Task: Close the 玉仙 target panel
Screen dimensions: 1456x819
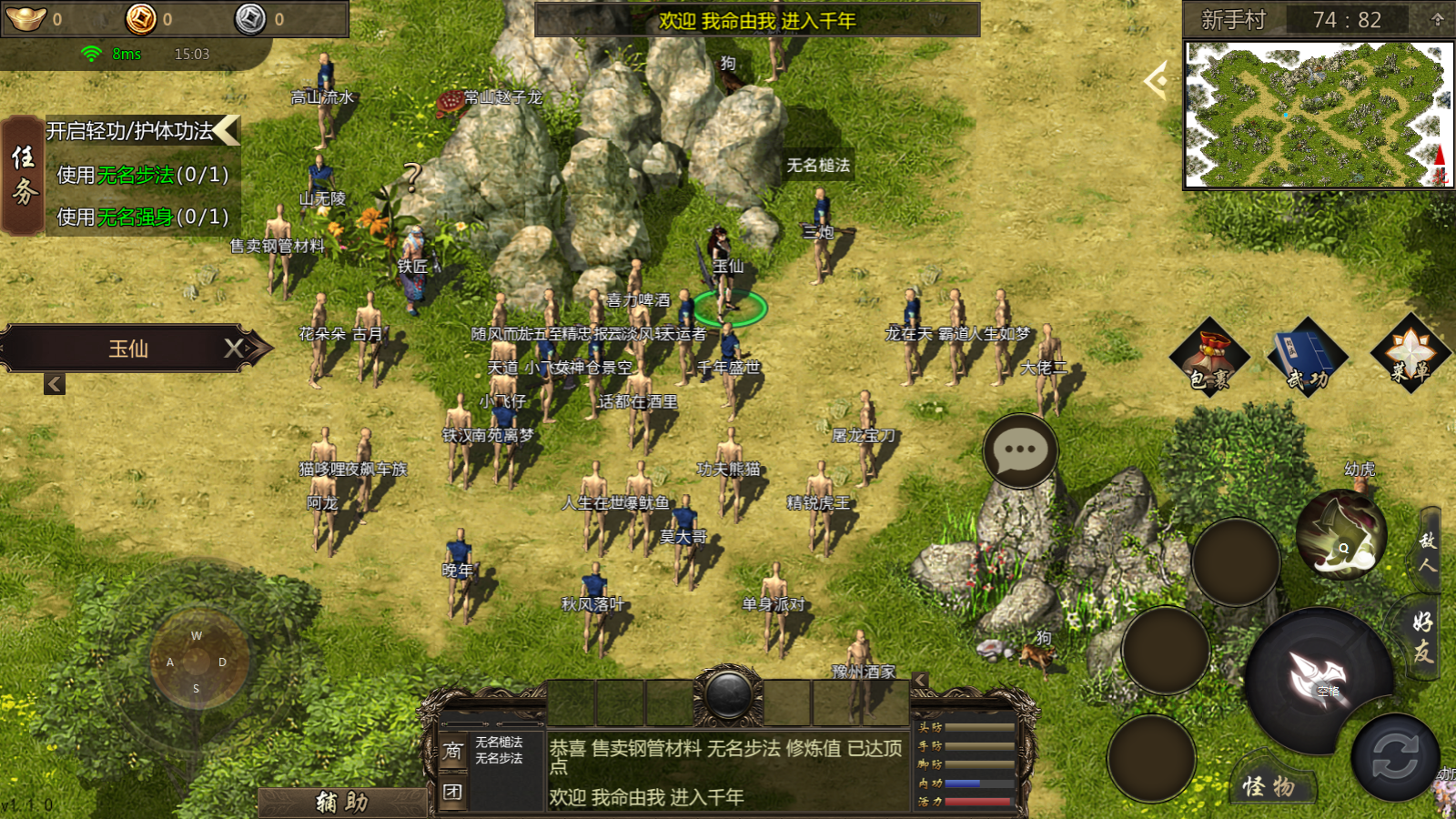Action: 235,348
